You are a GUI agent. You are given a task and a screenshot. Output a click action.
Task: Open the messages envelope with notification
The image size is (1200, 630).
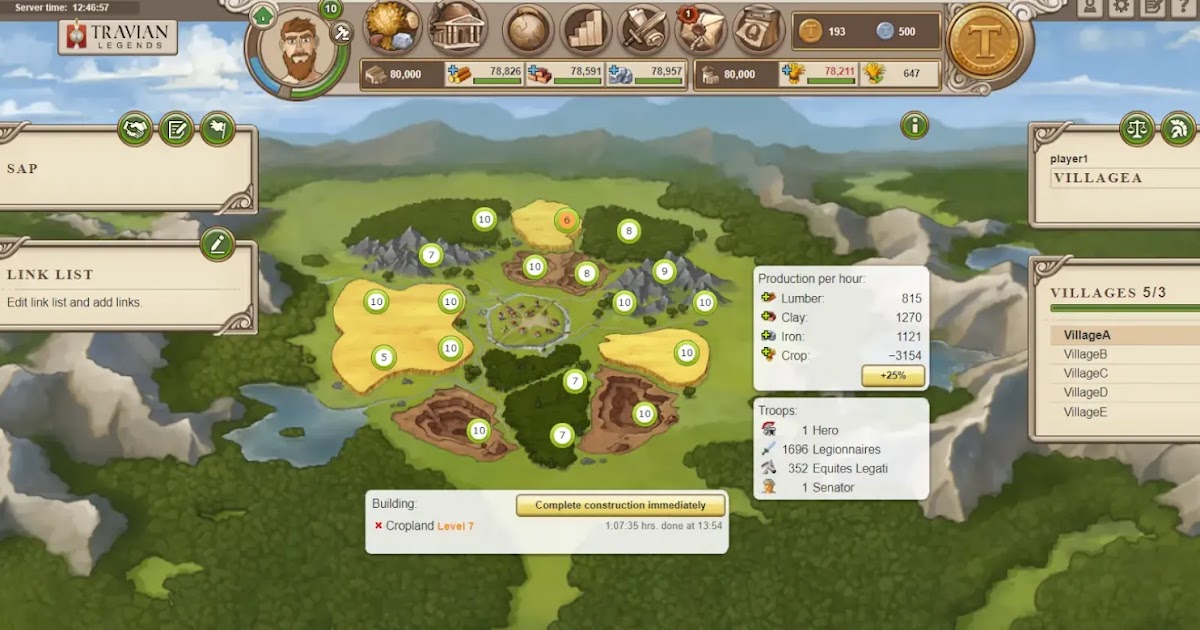(x=701, y=30)
